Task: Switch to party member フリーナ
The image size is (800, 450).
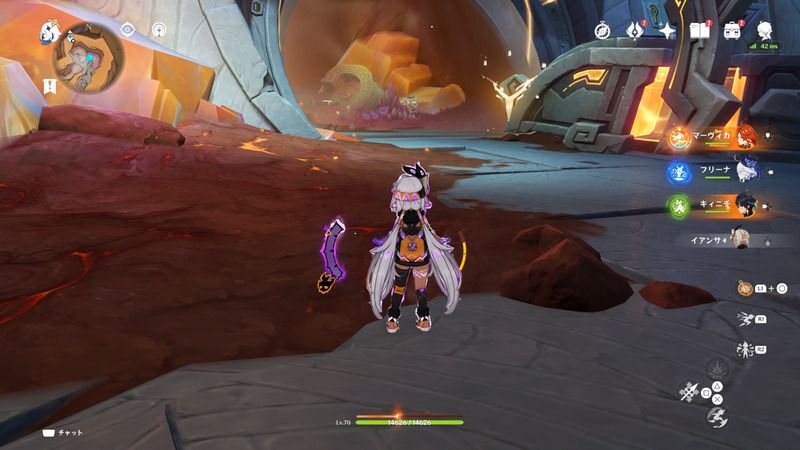Action: click(x=745, y=172)
